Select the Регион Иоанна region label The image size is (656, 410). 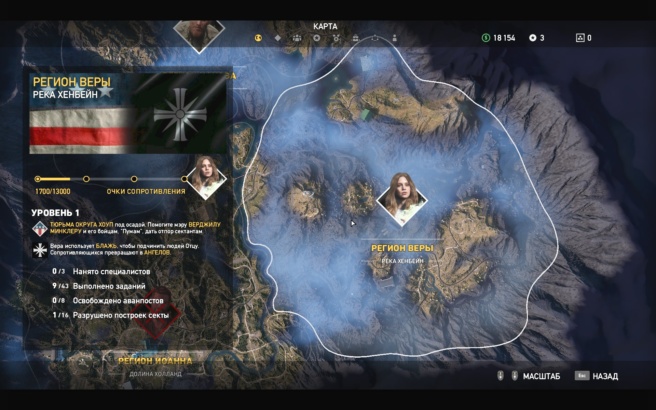[153, 361]
